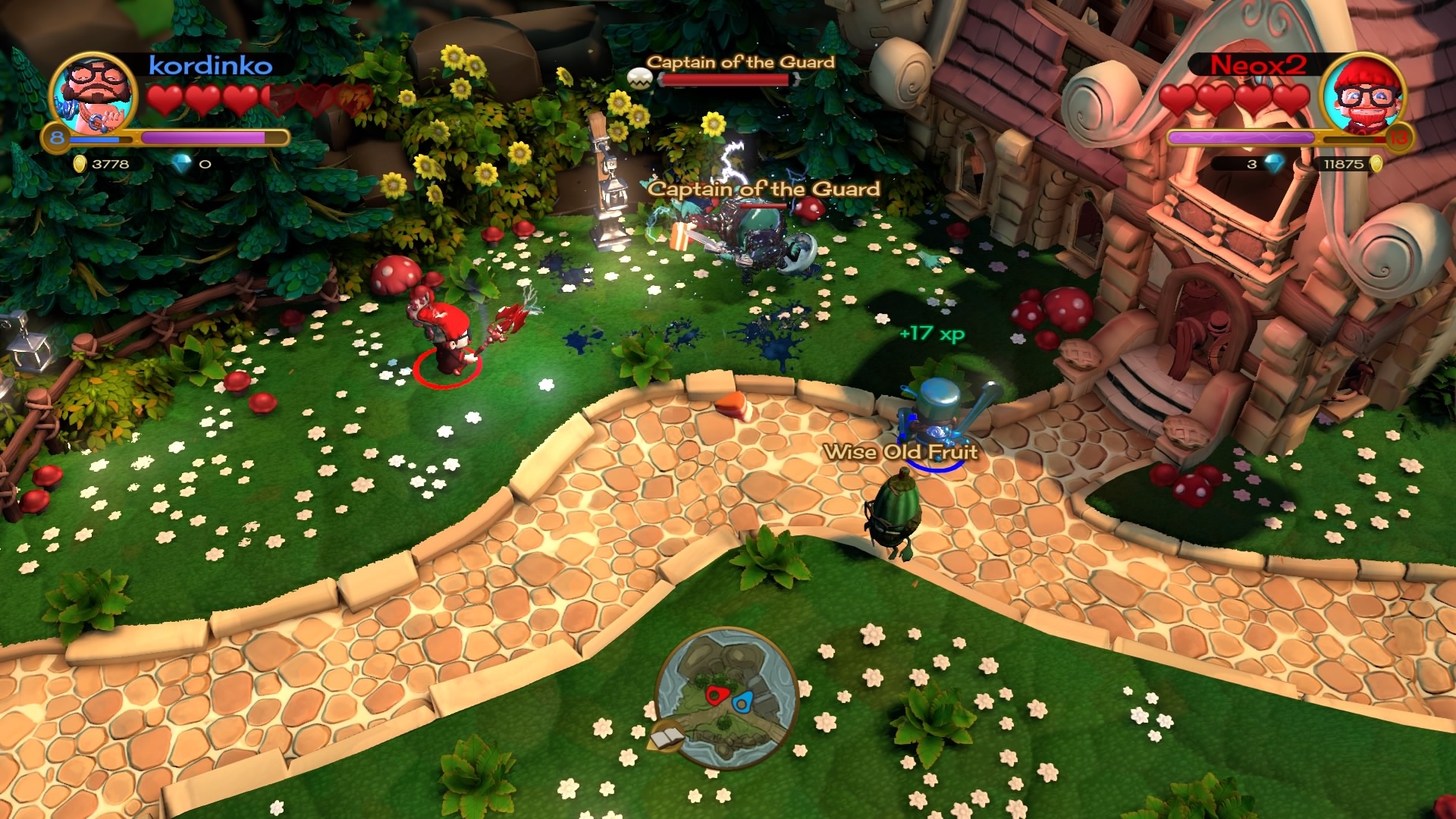Select the gold coin icon under kordinko
This screenshot has width=1456, height=819.
tap(78, 162)
